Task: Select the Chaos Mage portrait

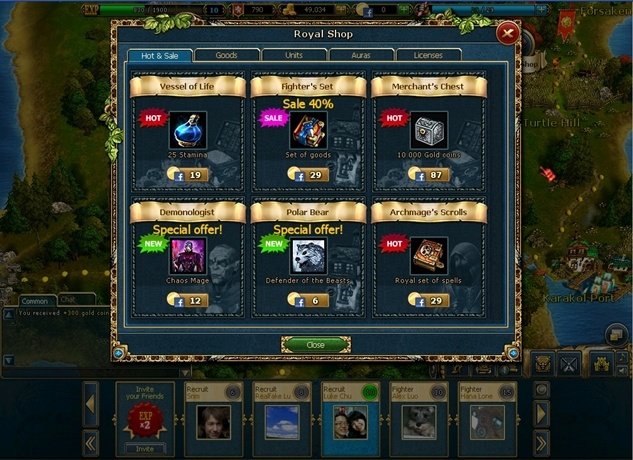Action: coord(188,256)
